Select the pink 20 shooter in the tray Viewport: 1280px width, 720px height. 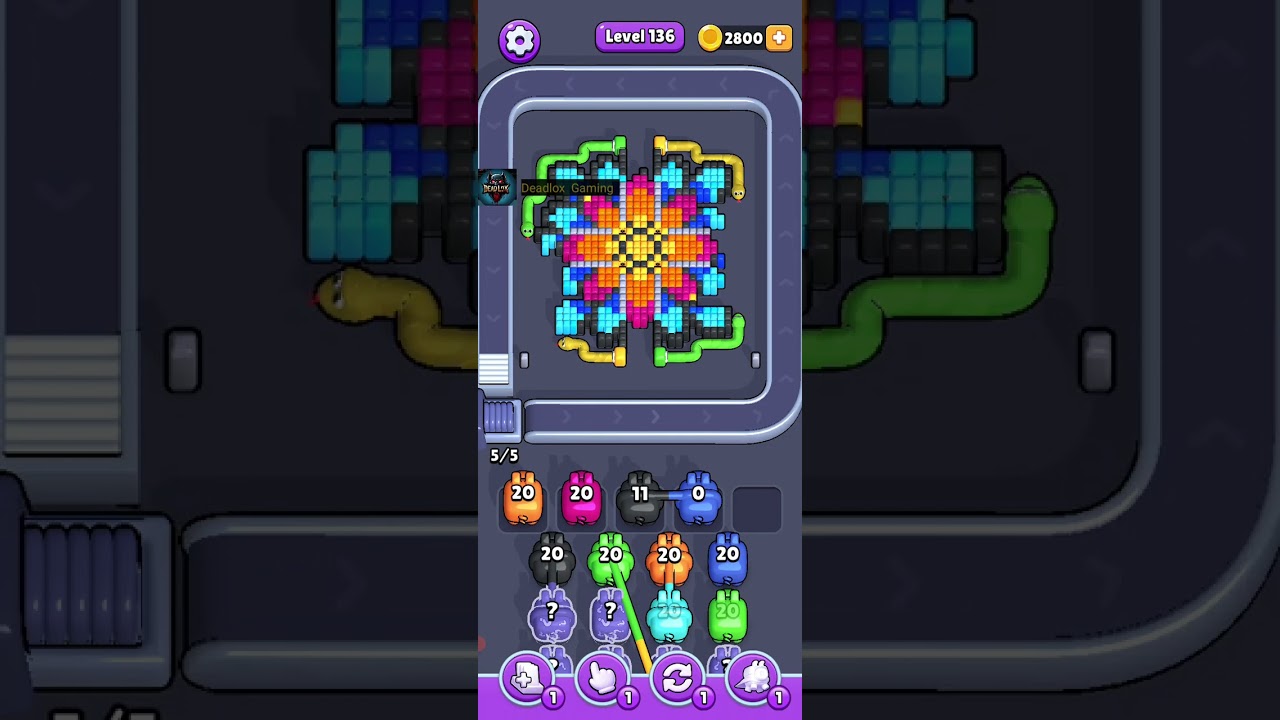[x=581, y=498]
